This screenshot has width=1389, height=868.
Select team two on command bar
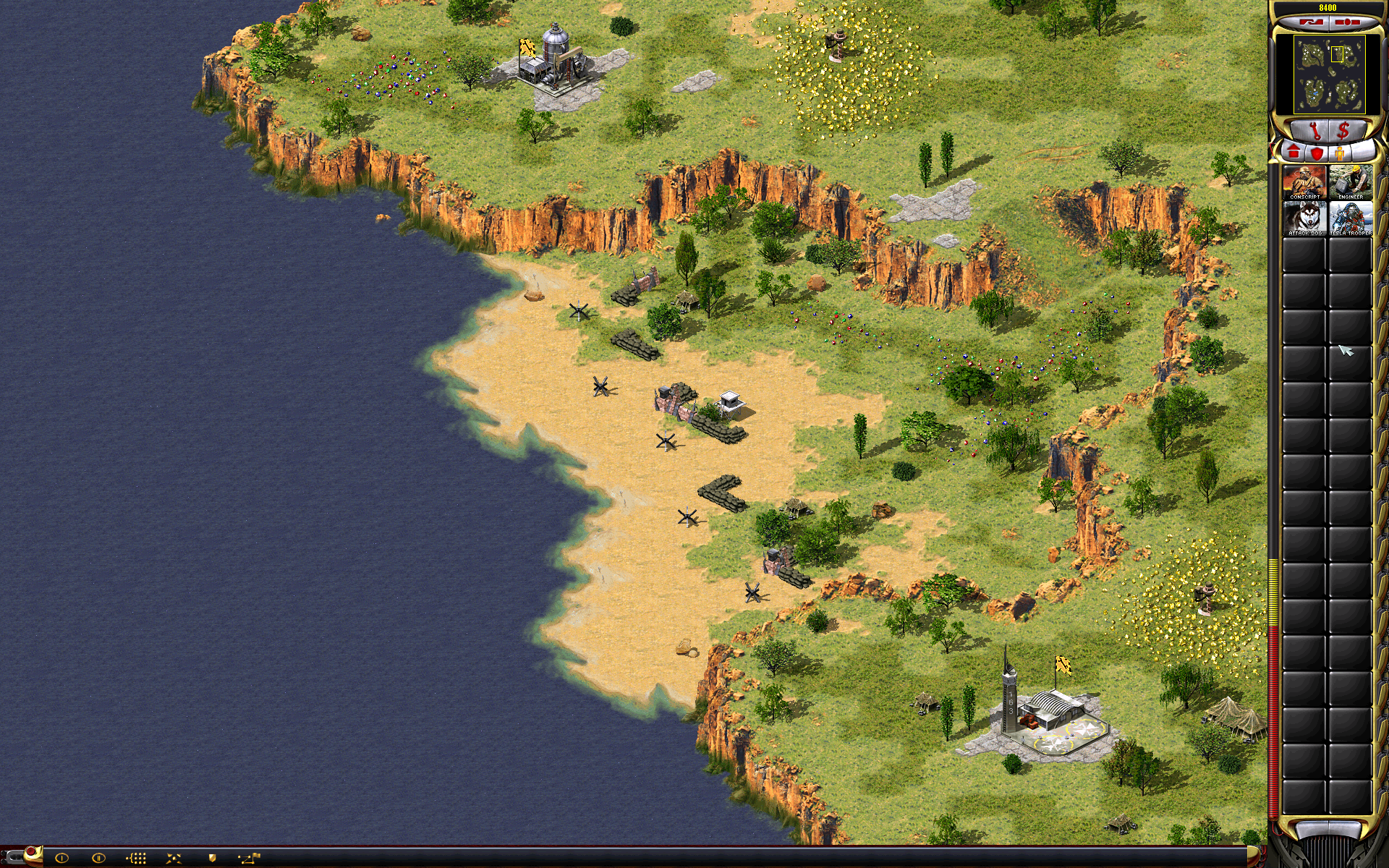(x=98, y=858)
